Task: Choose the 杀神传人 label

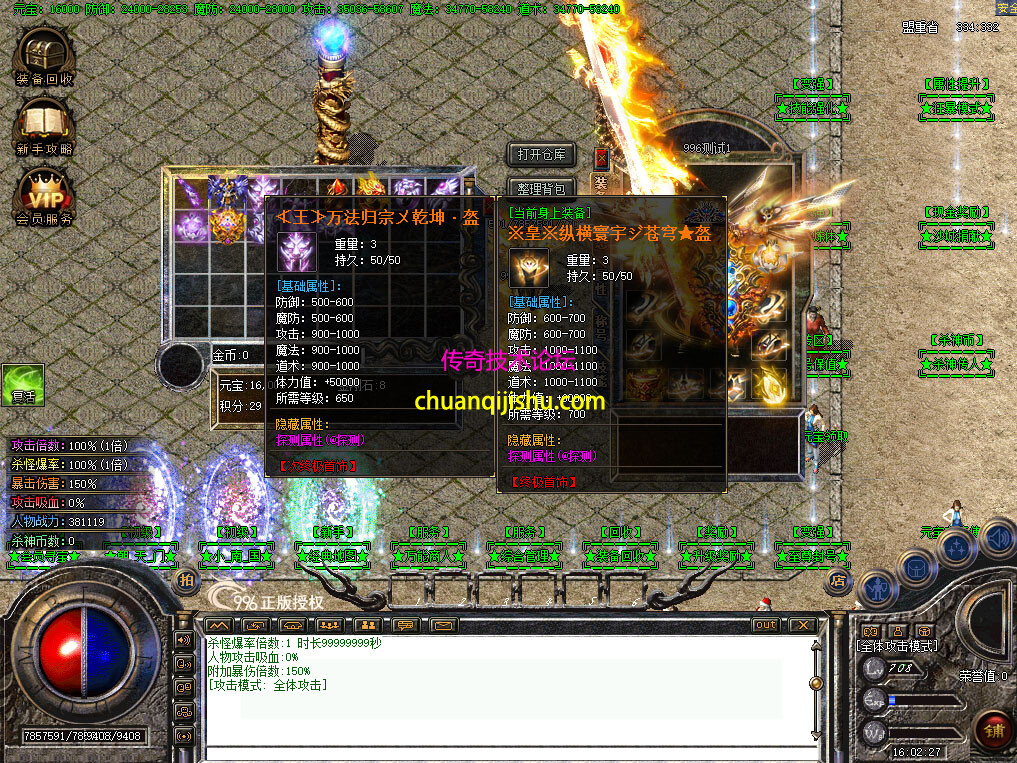Action: point(956,364)
